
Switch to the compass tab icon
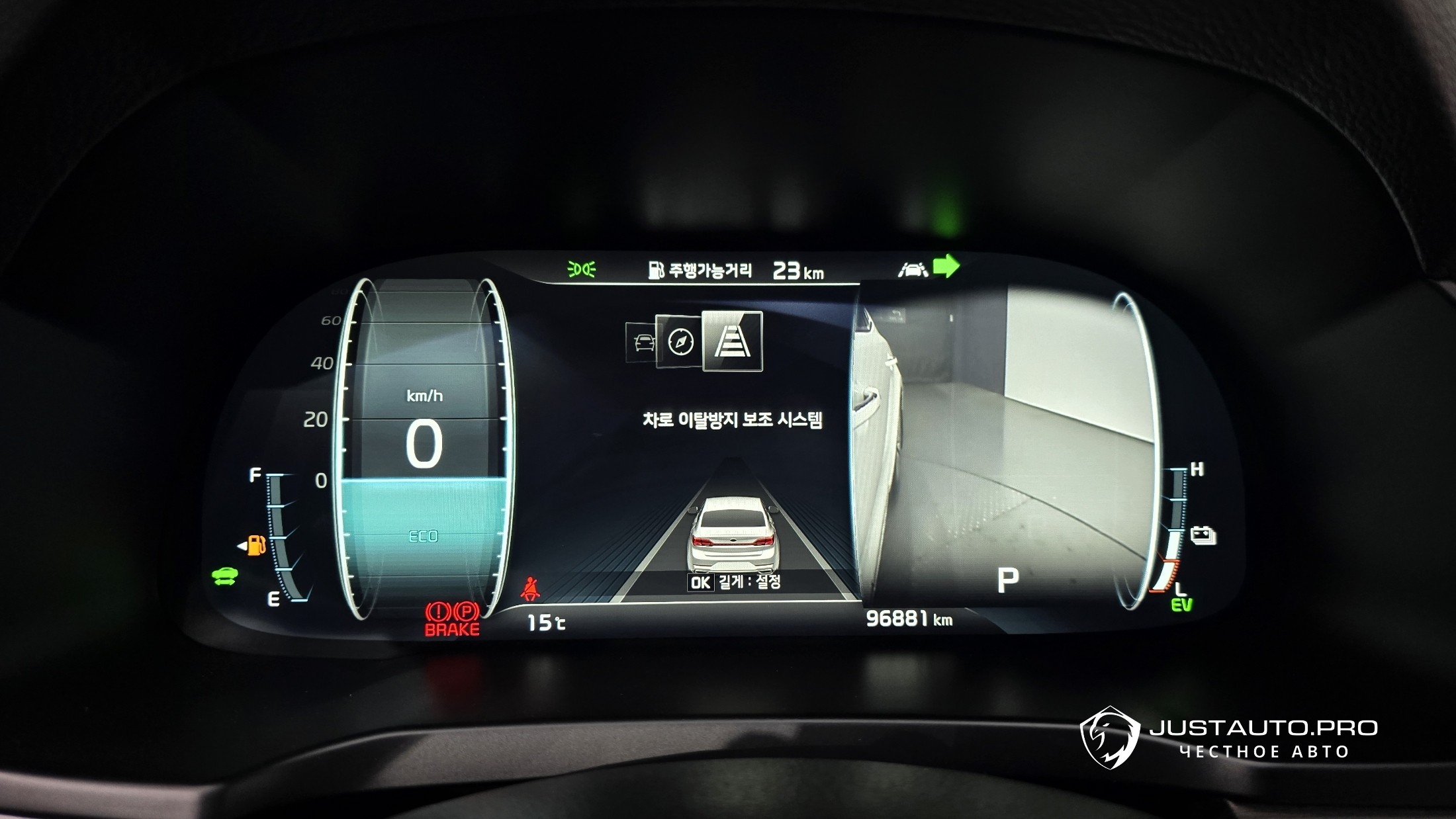679,343
